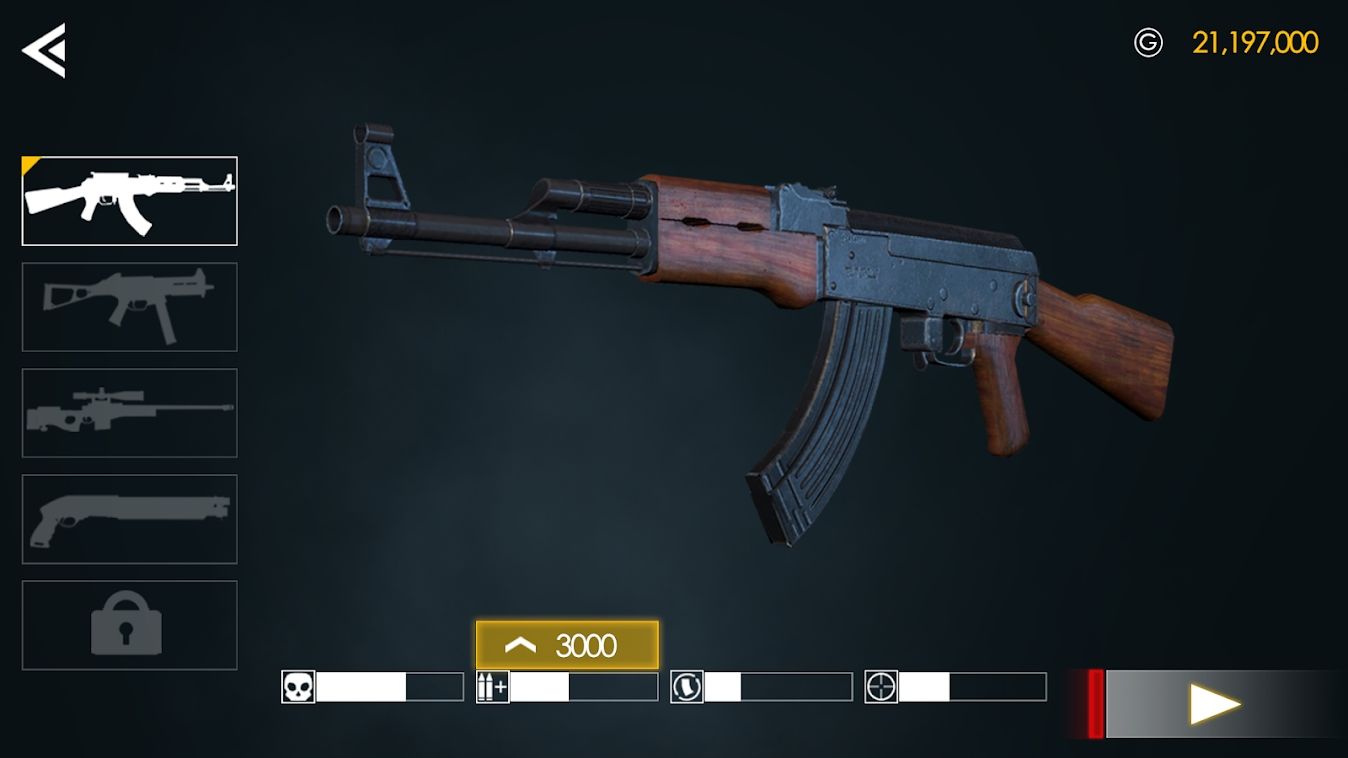Click the crosshair accuracy stat icon
The image size is (1348, 758).
tap(883, 686)
